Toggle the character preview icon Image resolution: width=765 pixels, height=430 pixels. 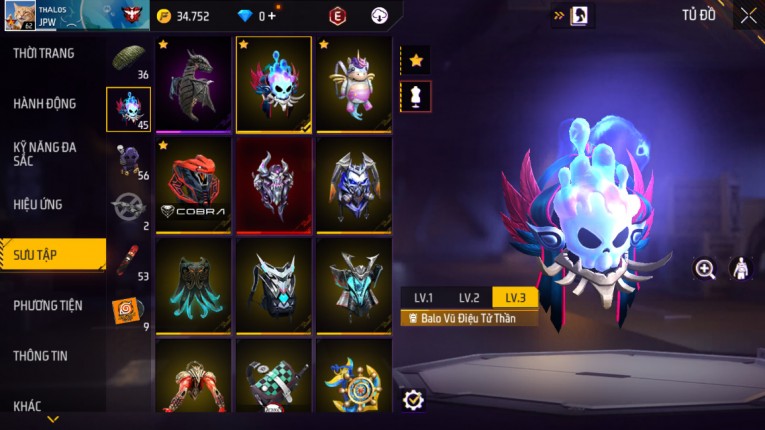click(x=740, y=268)
